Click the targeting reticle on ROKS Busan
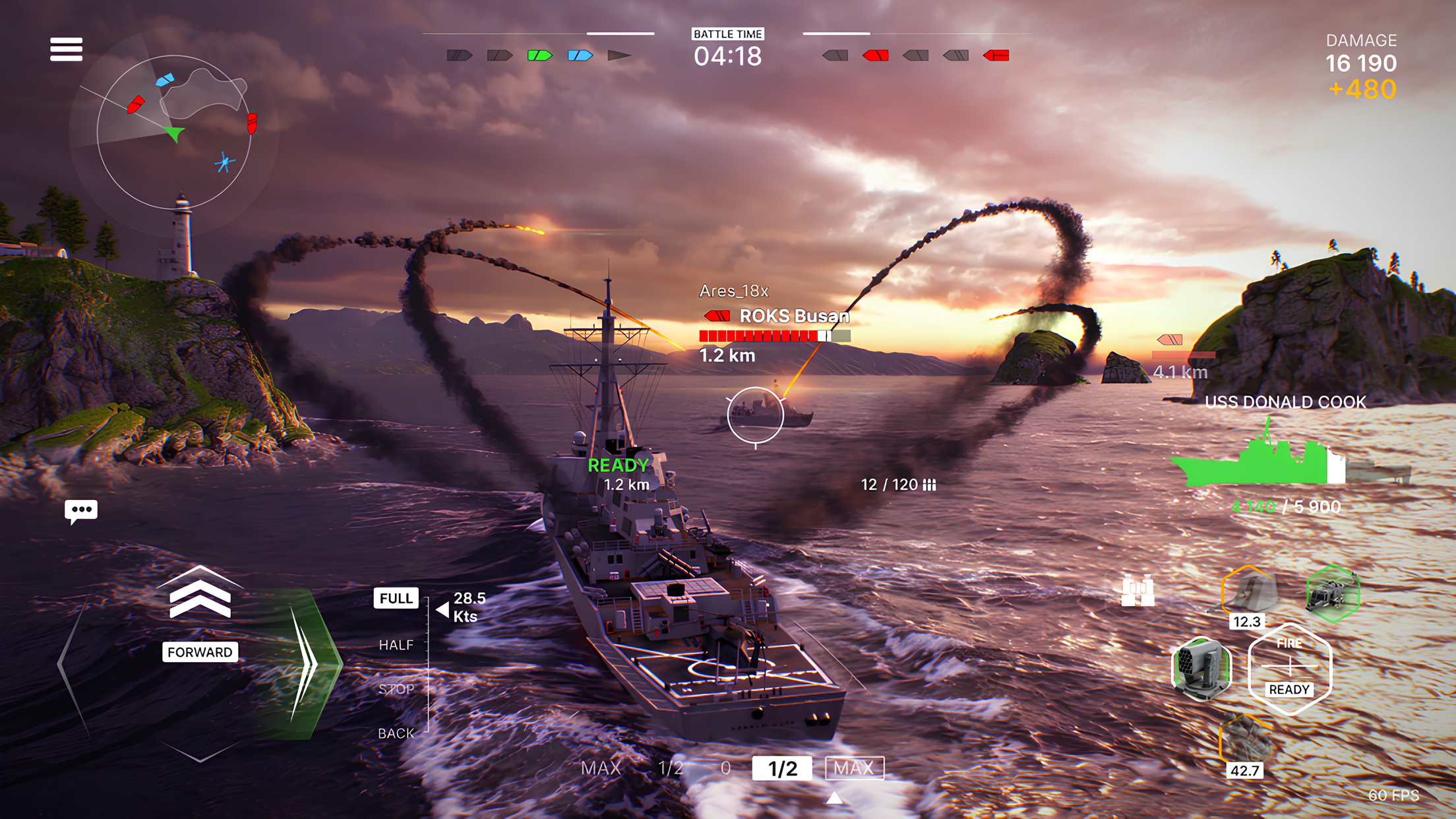The height and width of the screenshot is (819, 1456). click(754, 414)
